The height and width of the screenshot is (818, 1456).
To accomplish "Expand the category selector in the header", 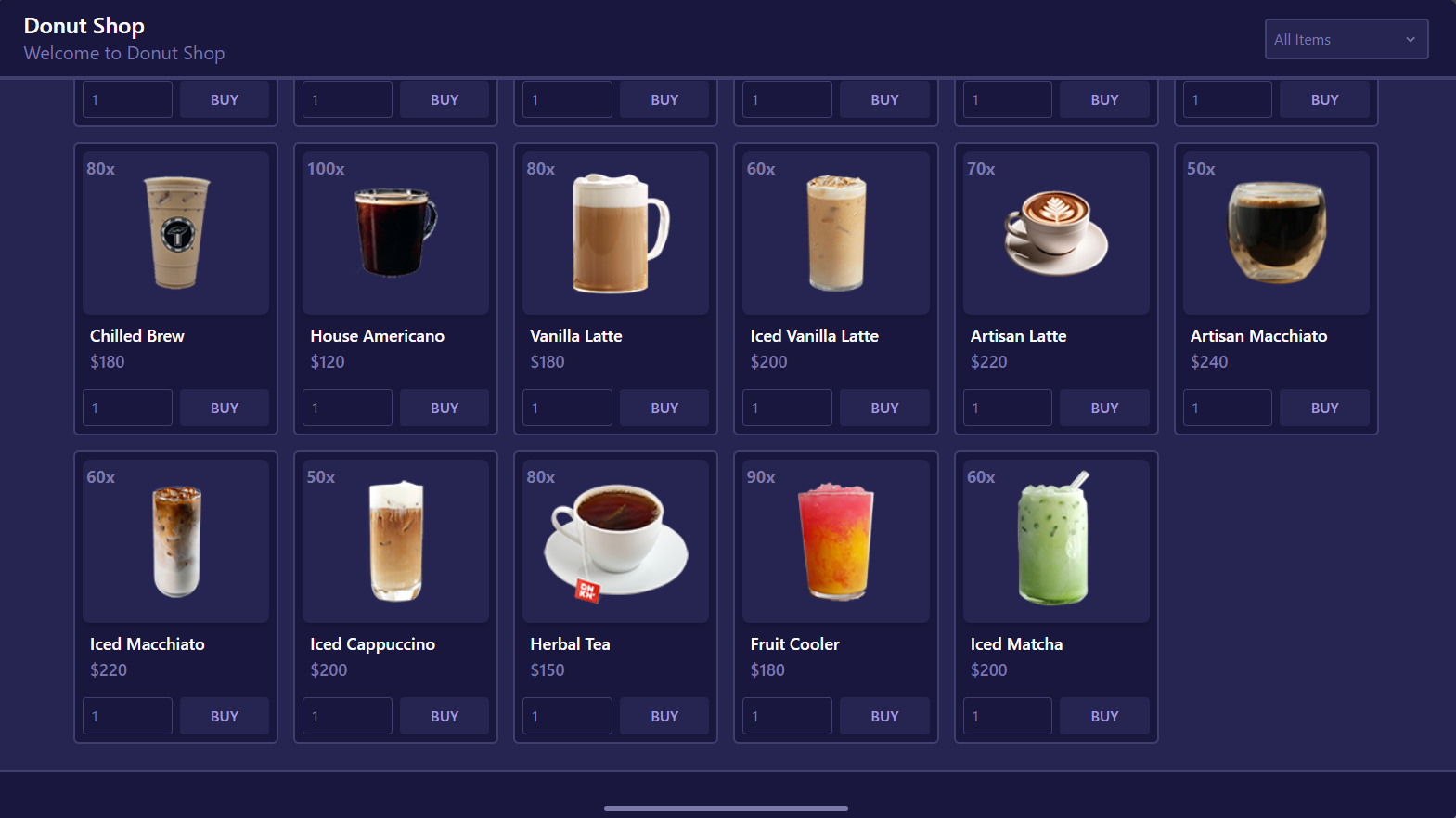I will [1346, 39].
